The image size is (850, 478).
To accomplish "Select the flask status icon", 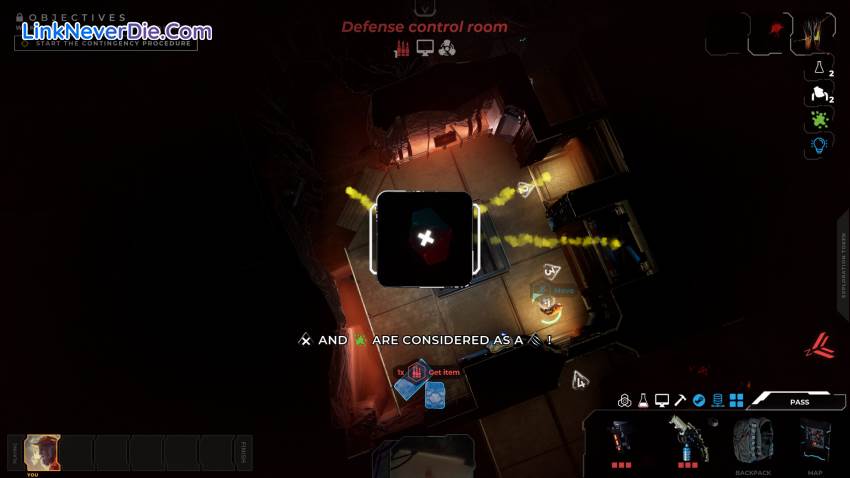I will (x=819, y=69).
